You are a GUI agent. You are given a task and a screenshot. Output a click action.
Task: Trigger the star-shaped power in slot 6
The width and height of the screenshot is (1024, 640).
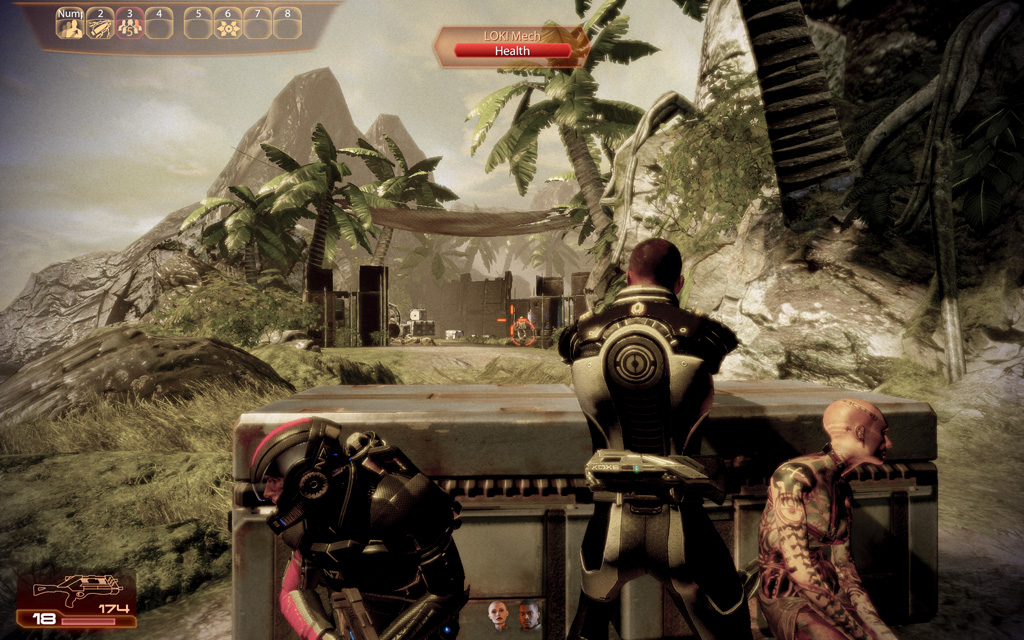pos(228,25)
